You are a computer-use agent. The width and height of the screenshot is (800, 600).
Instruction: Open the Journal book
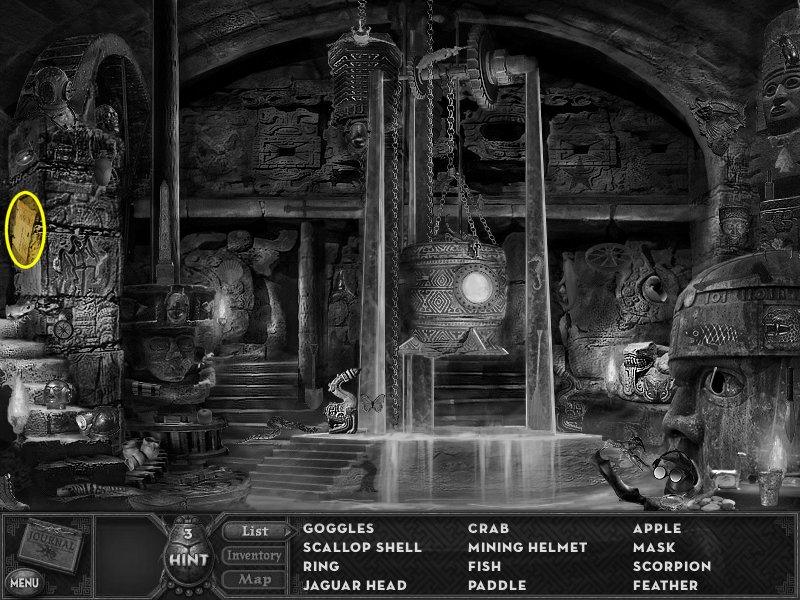[x=50, y=545]
